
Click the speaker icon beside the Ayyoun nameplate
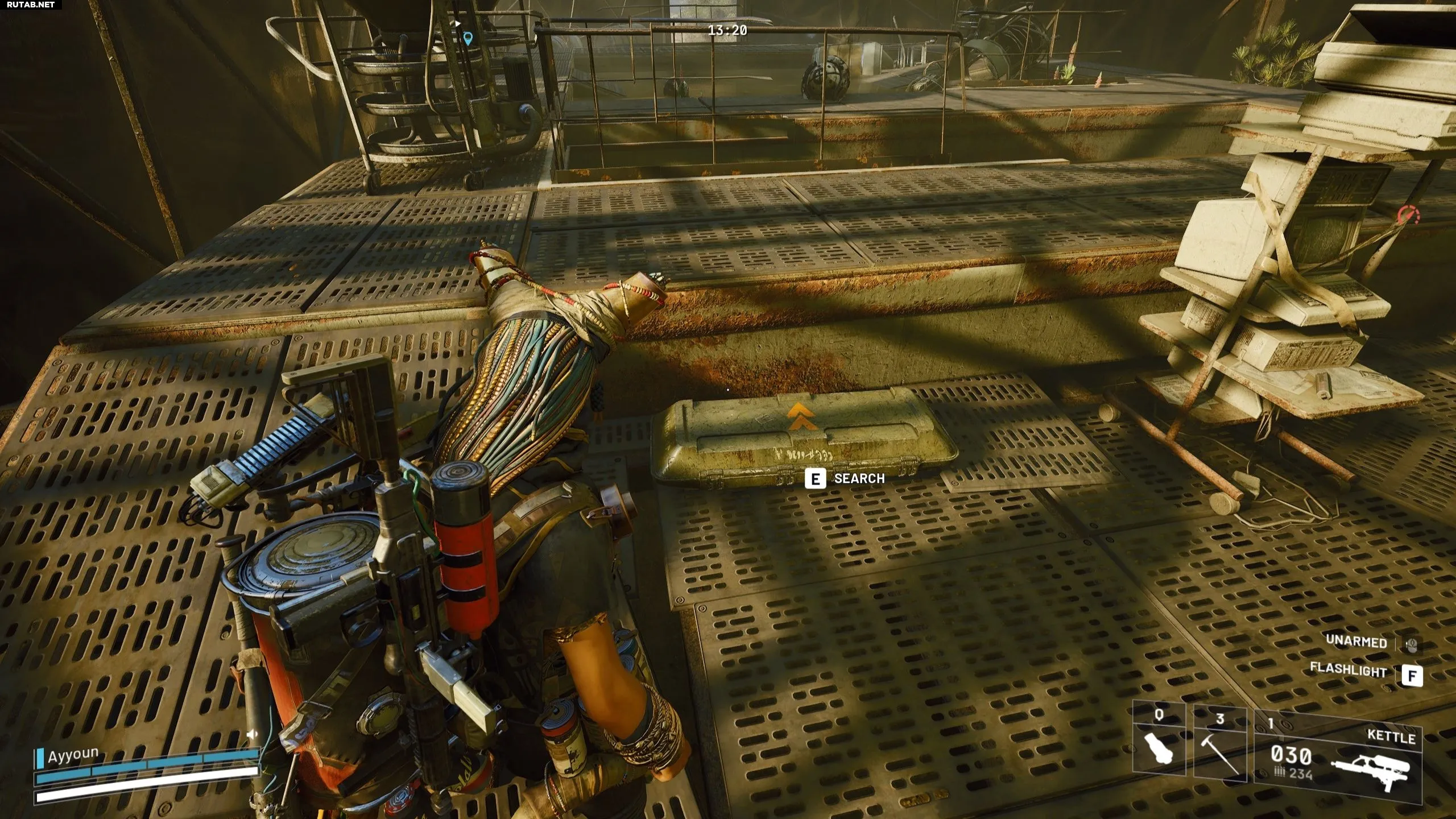(x=252, y=734)
